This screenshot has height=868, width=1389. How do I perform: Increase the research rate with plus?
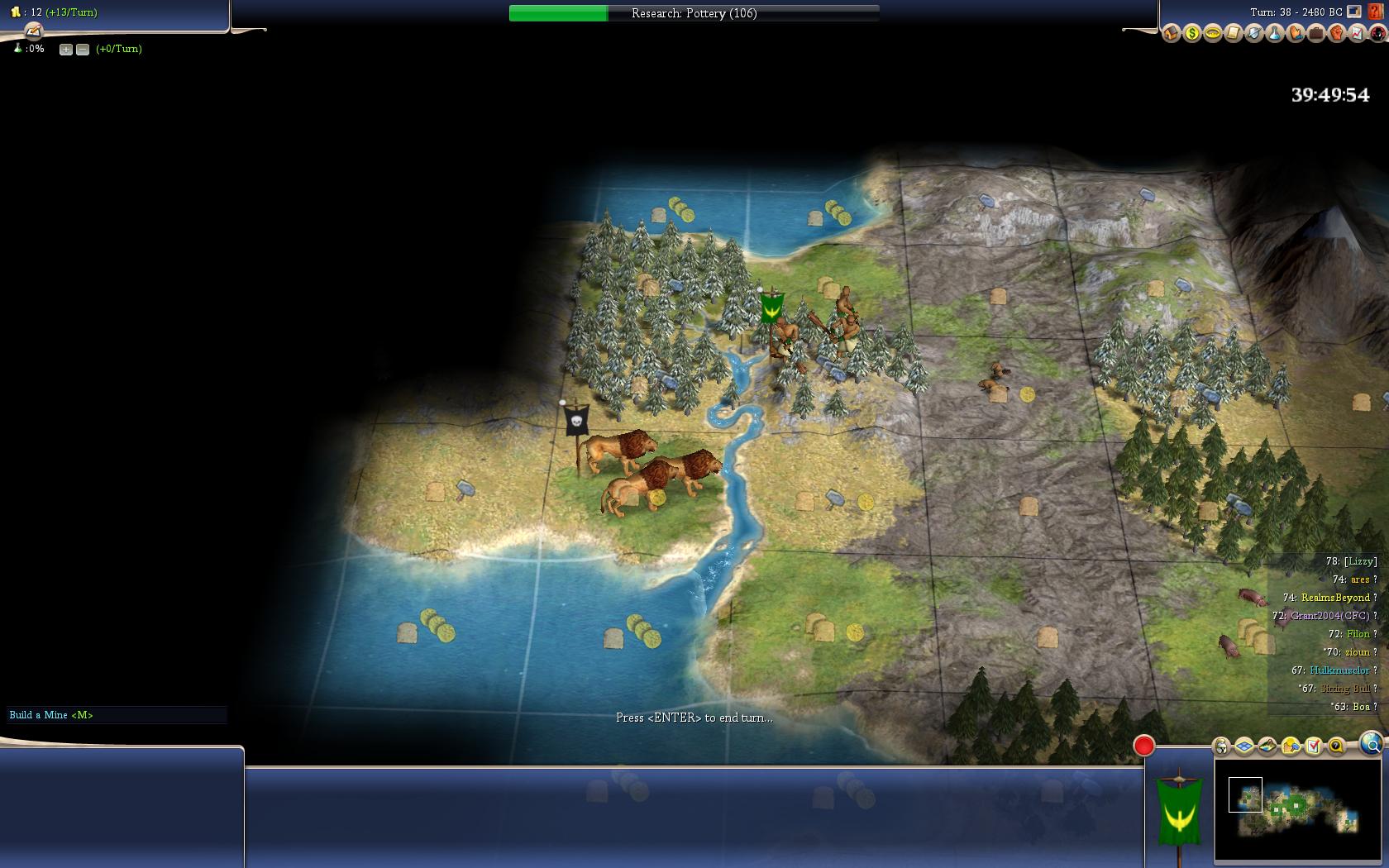[x=66, y=50]
